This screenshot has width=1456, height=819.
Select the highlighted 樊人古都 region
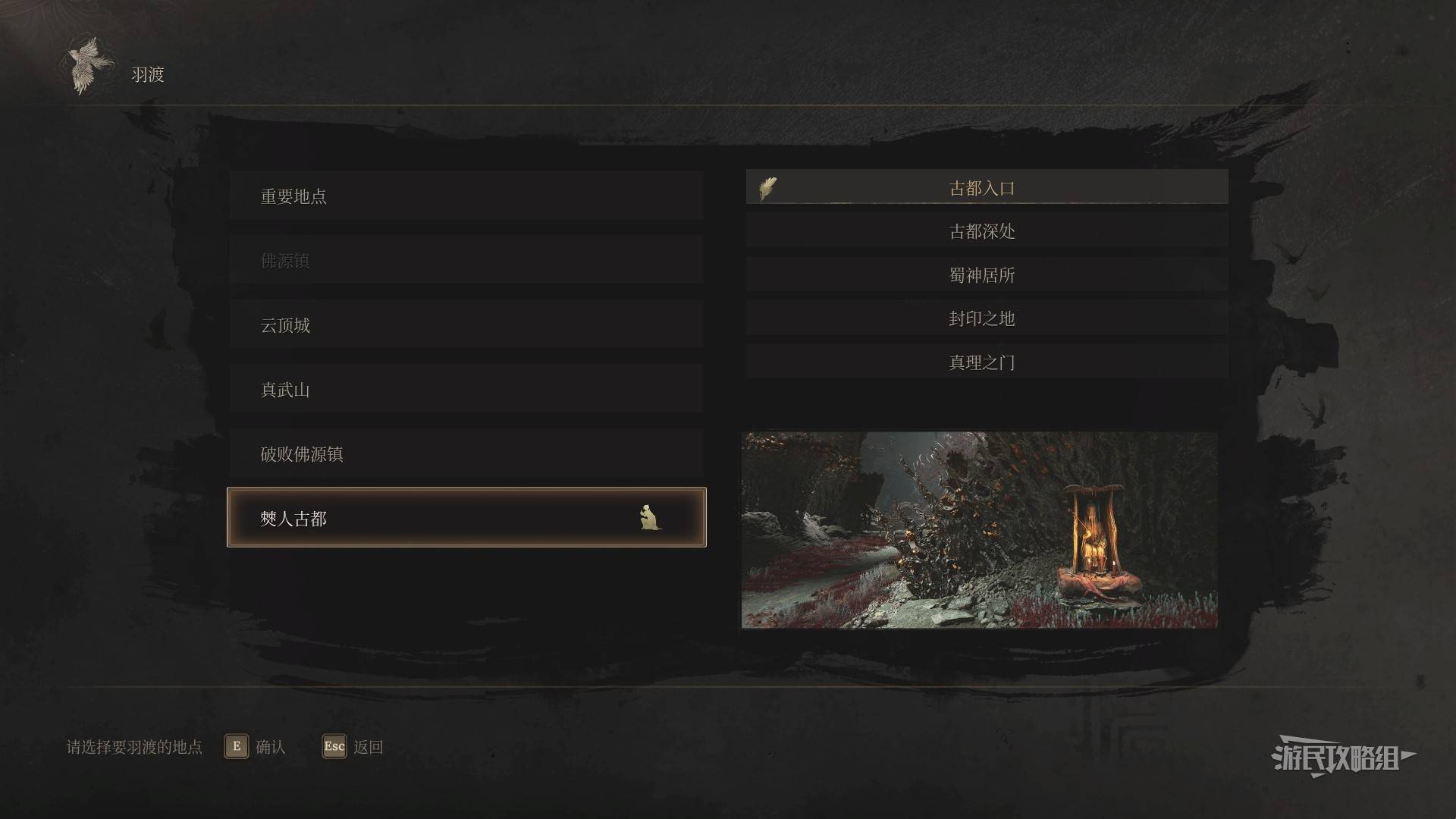466,518
